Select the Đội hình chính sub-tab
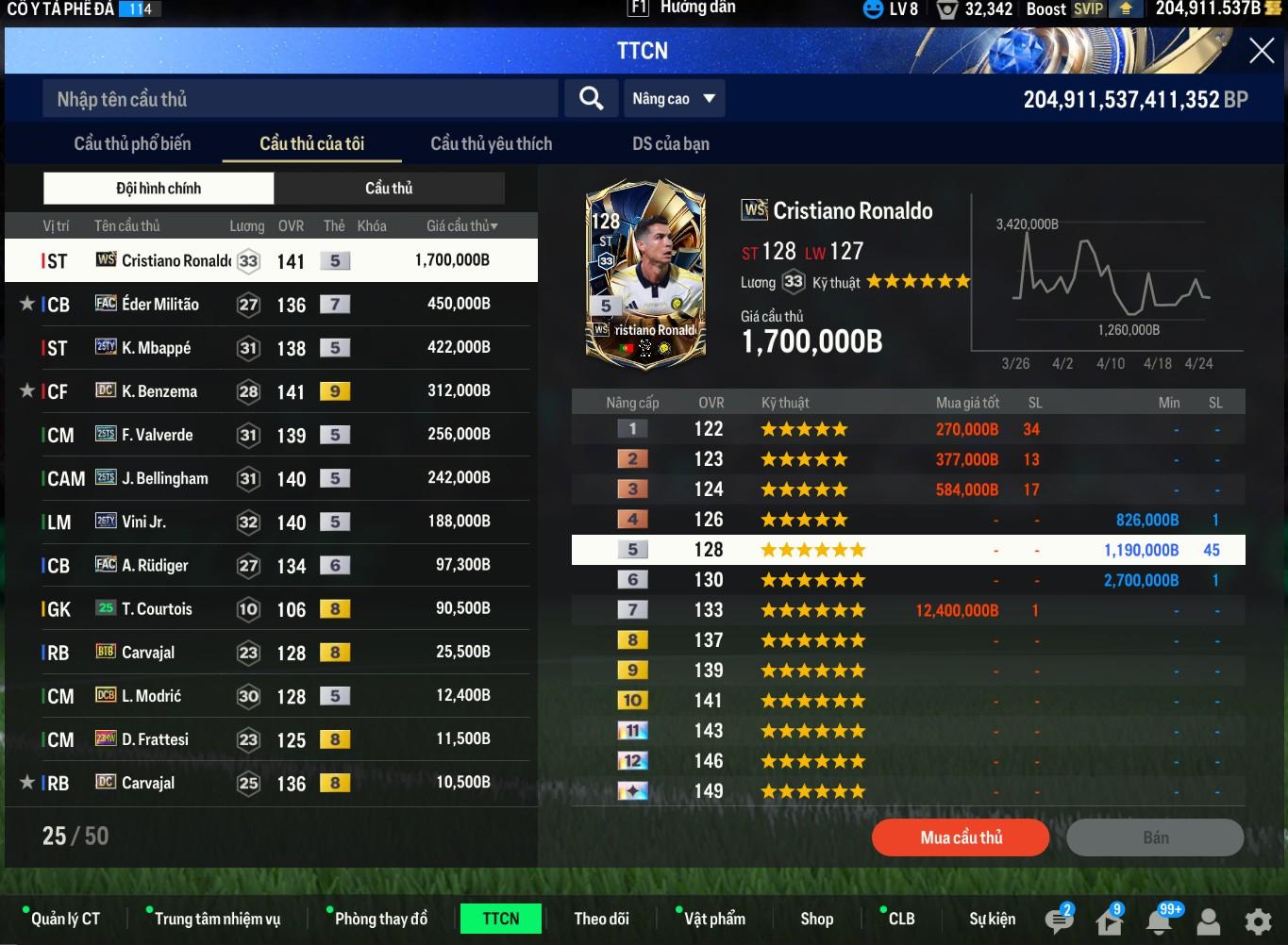 tap(159, 189)
